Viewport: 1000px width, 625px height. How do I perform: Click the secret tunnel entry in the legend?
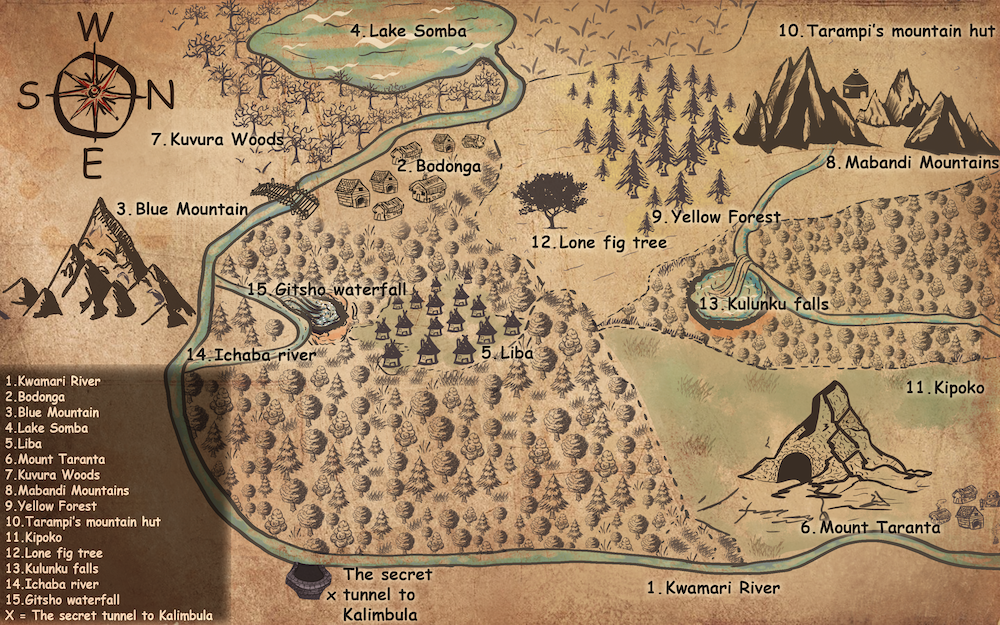[108, 616]
